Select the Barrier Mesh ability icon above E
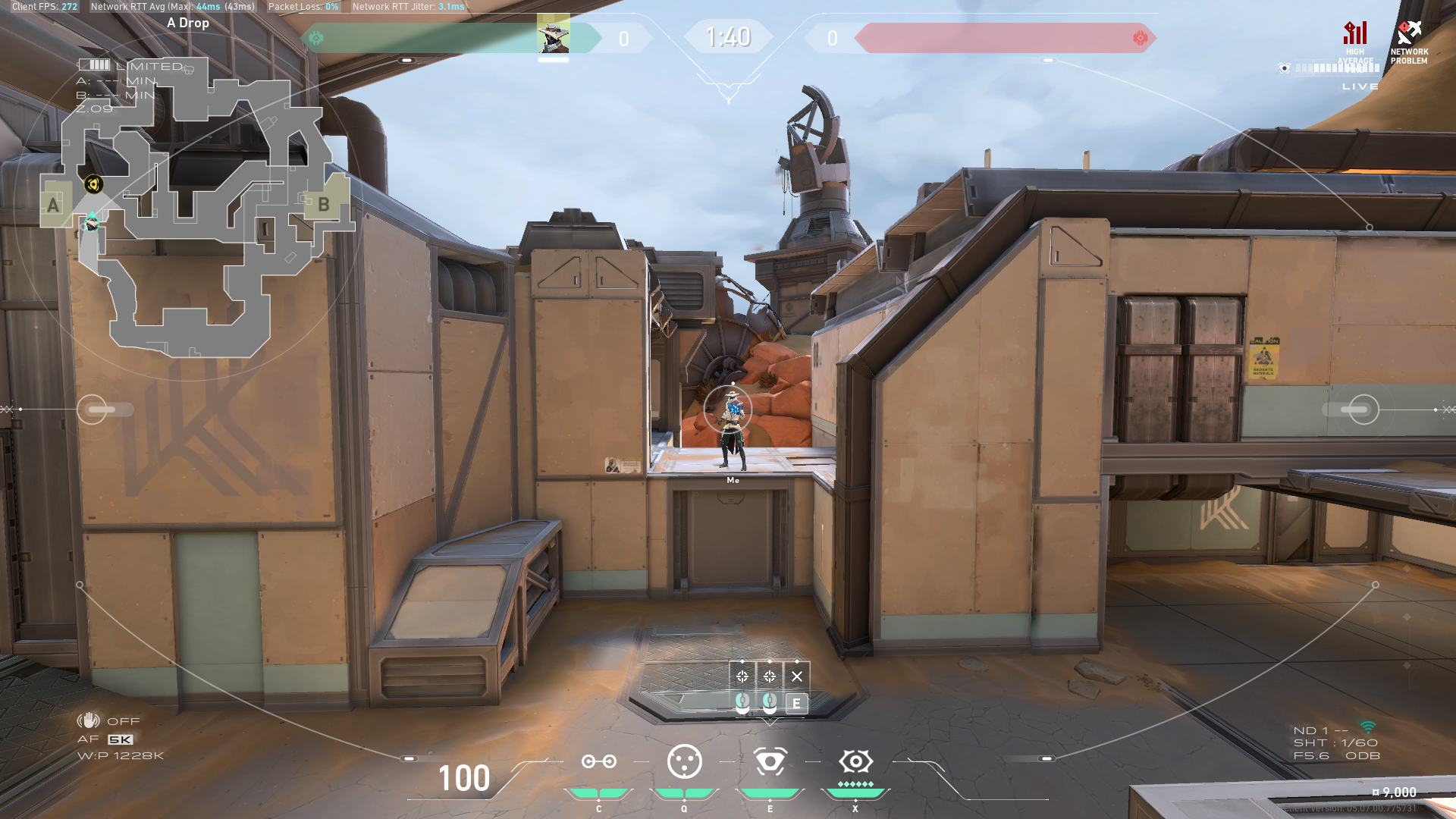The image size is (1456, 819). click(x=770, y=762)
